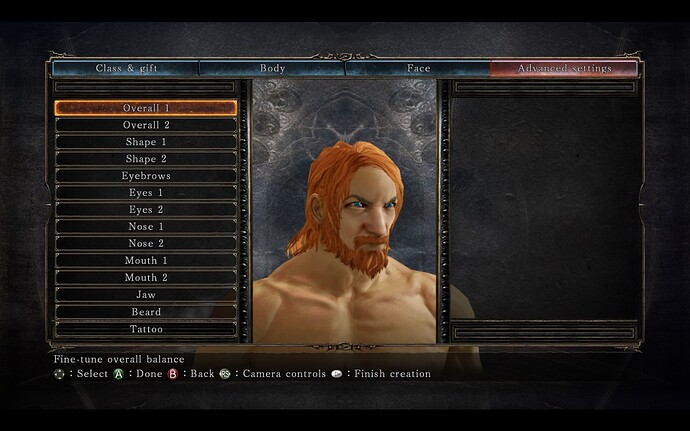Adjust the Jaw settings
This screenshot has width=690, height=431.
pyautogui.click(x=146, y=295)
